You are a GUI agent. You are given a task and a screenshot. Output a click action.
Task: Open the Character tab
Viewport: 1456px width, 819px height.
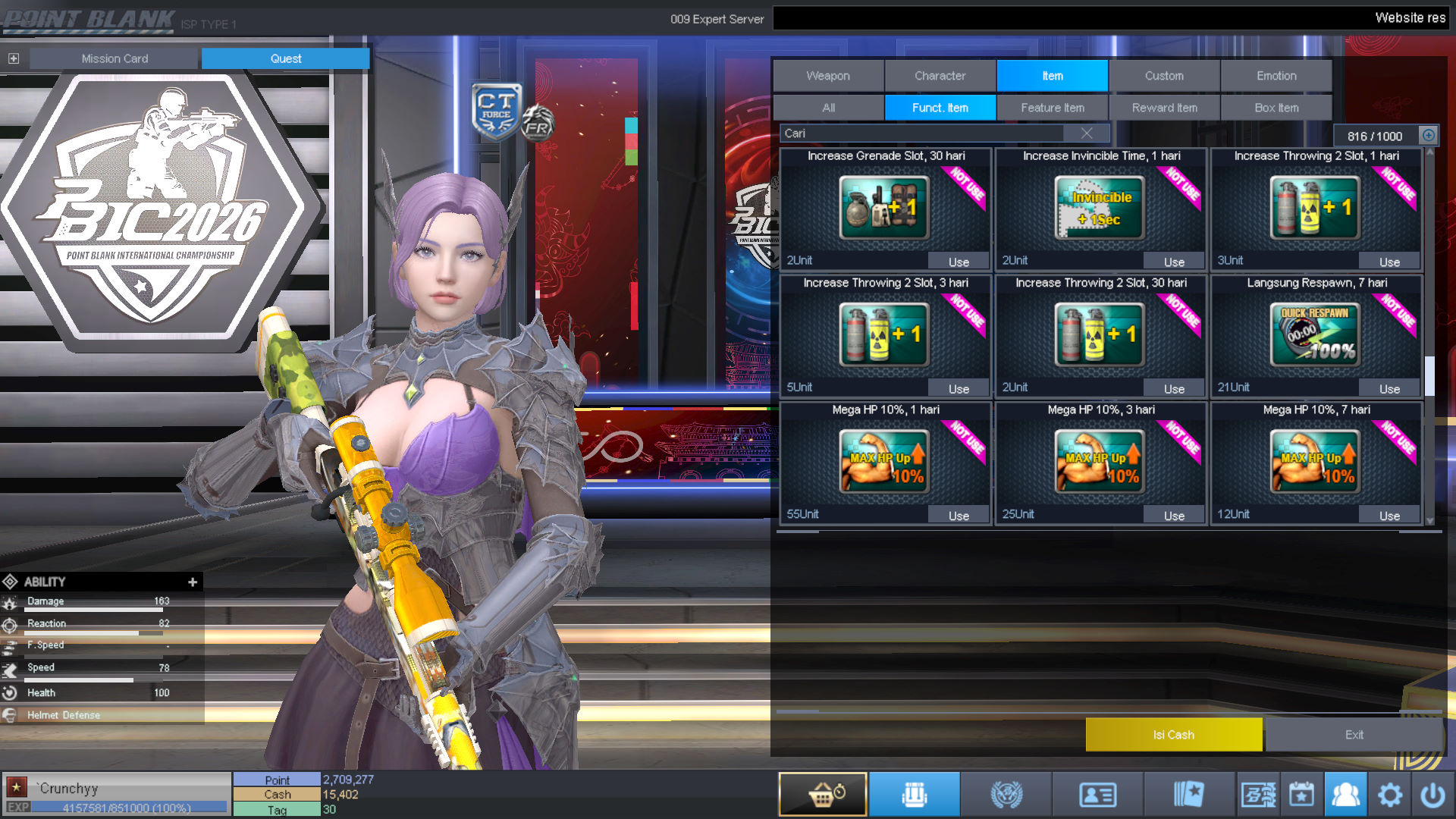[940, 76]
